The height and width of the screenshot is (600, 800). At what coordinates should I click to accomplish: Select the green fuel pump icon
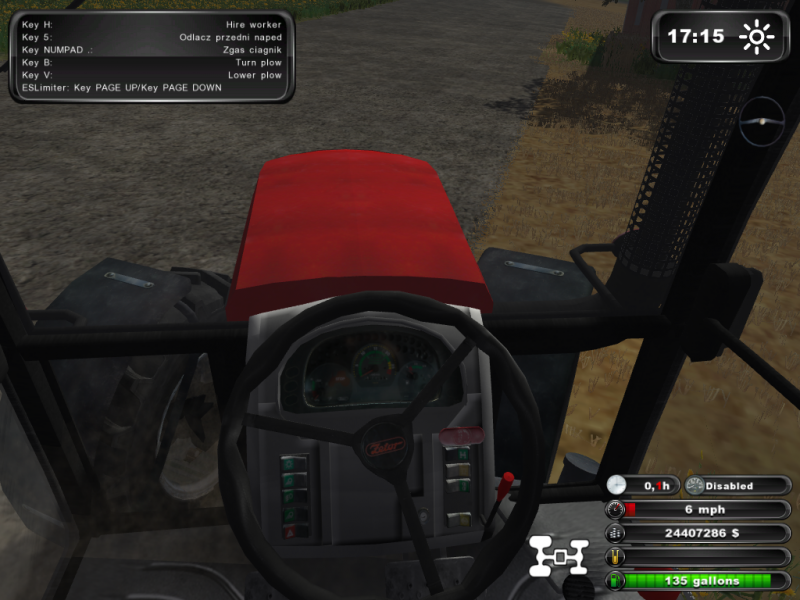click(x=614, y=581)
